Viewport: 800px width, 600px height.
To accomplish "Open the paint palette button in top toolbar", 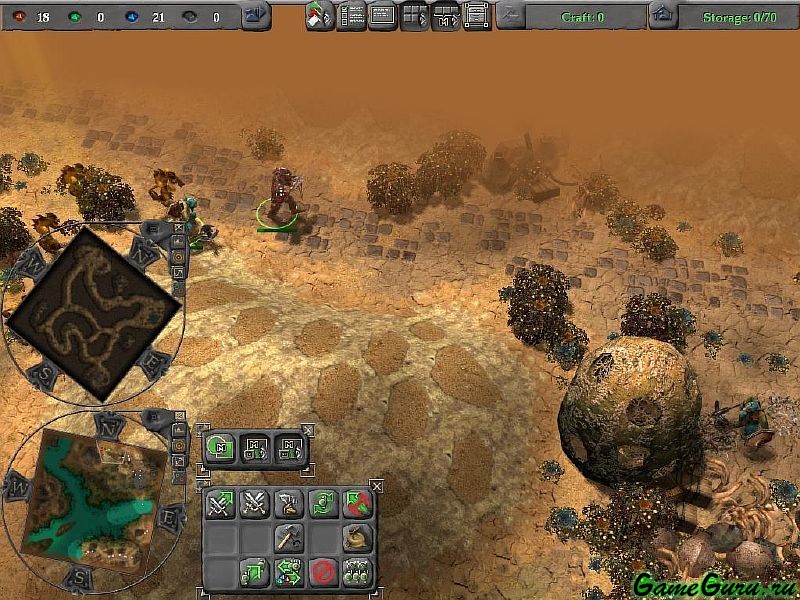I will coord(320,16).
